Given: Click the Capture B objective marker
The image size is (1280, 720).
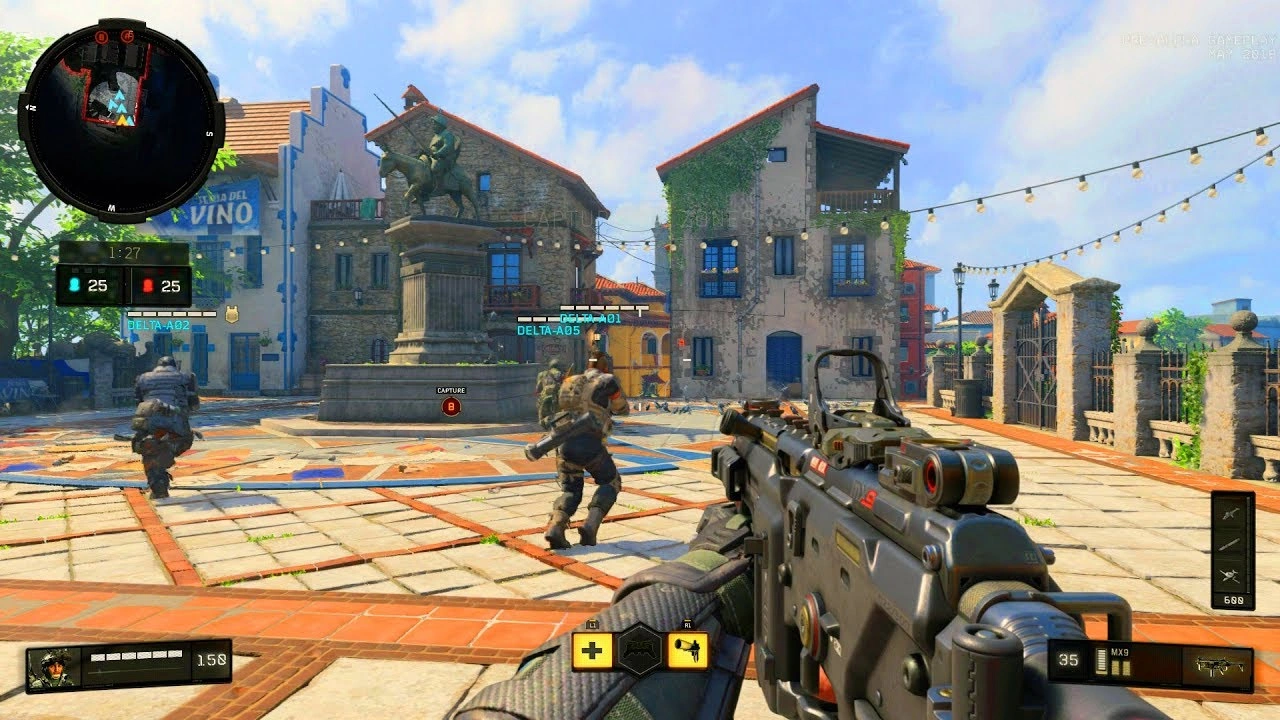Looking at the screenshot, I should [453, 400].
